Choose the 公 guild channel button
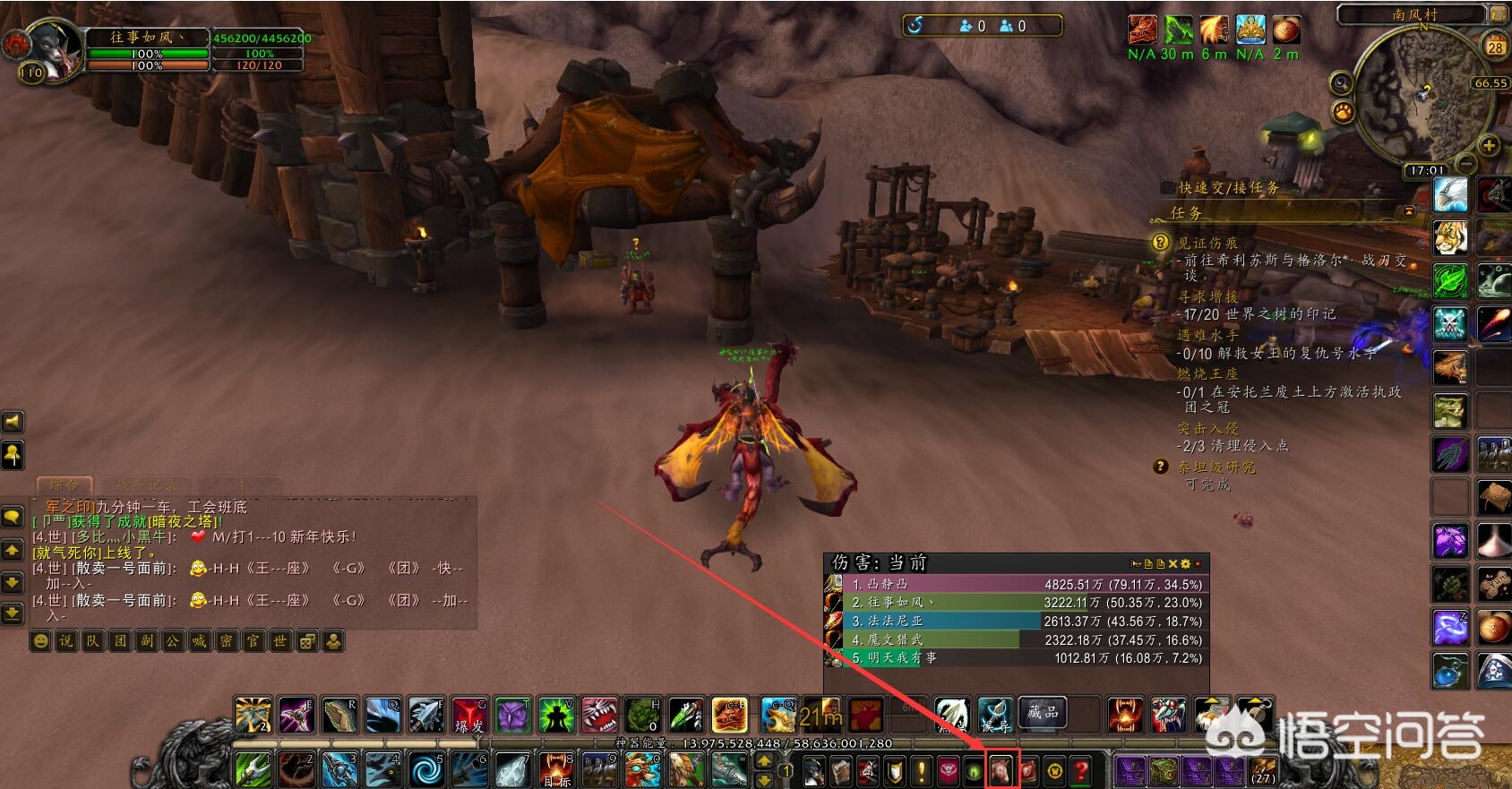 pyautogui.click(x=173, y=641)
